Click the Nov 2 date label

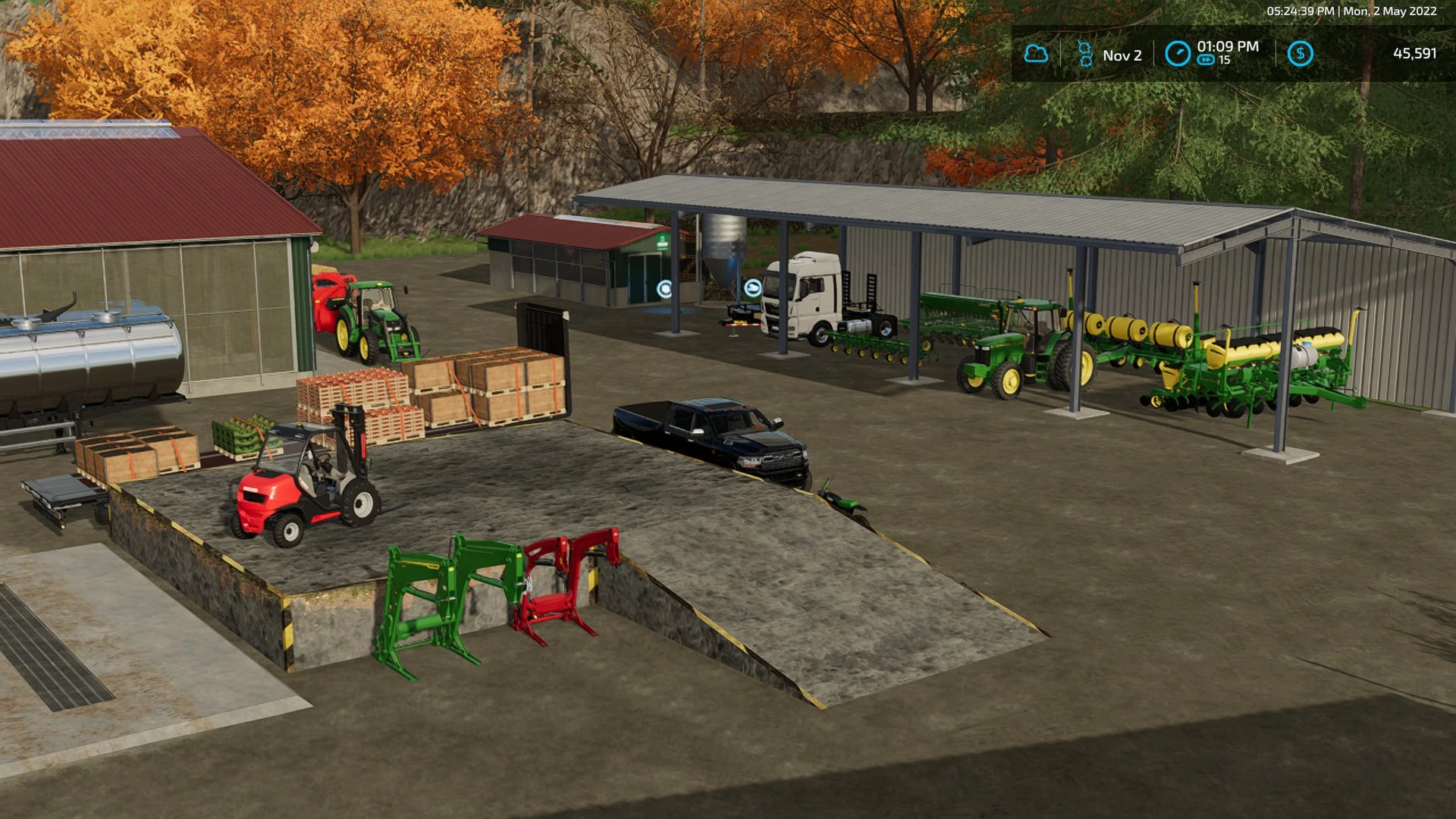pos(1122,54)
